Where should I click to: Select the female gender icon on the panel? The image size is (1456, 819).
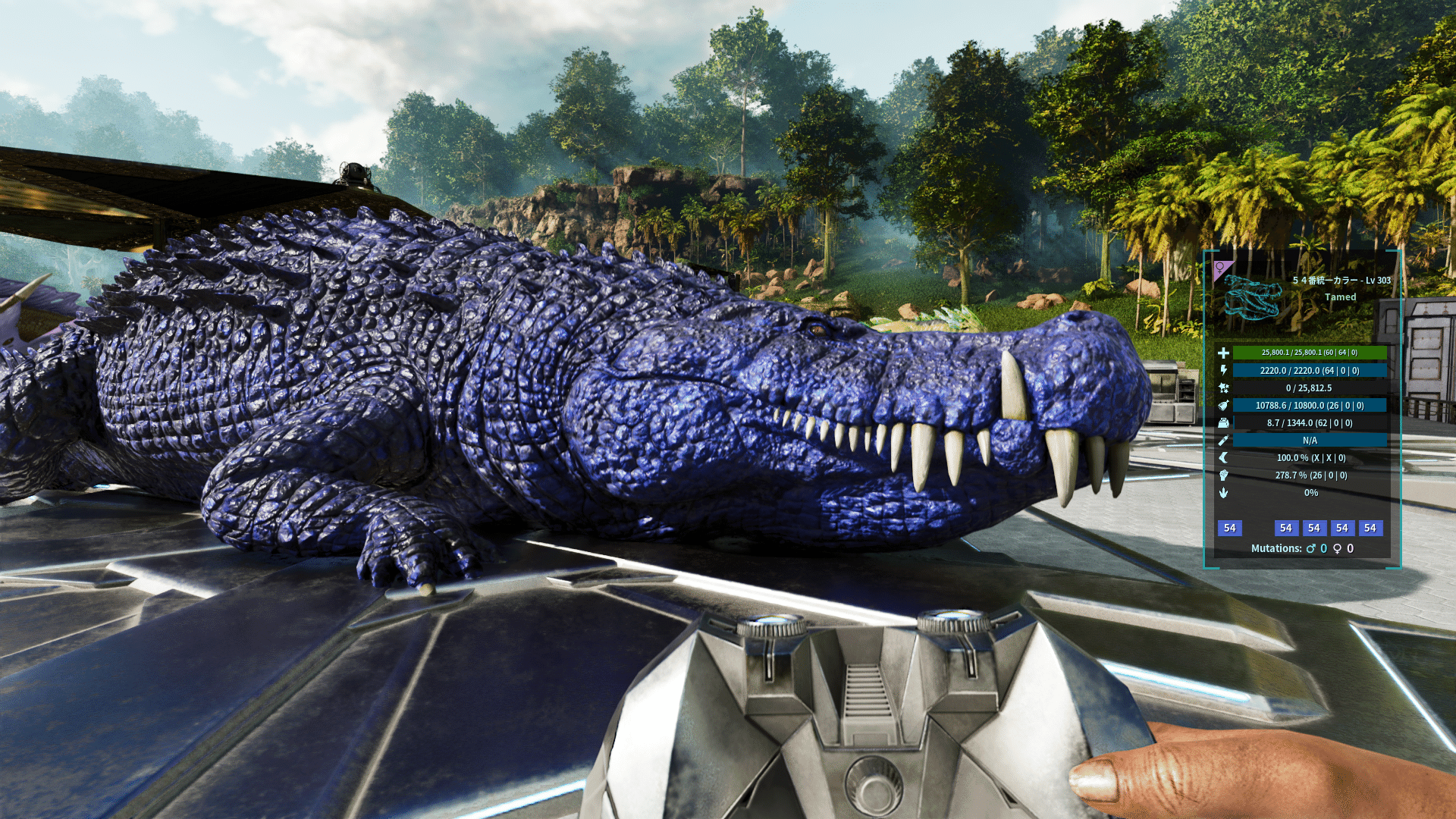1220,268
